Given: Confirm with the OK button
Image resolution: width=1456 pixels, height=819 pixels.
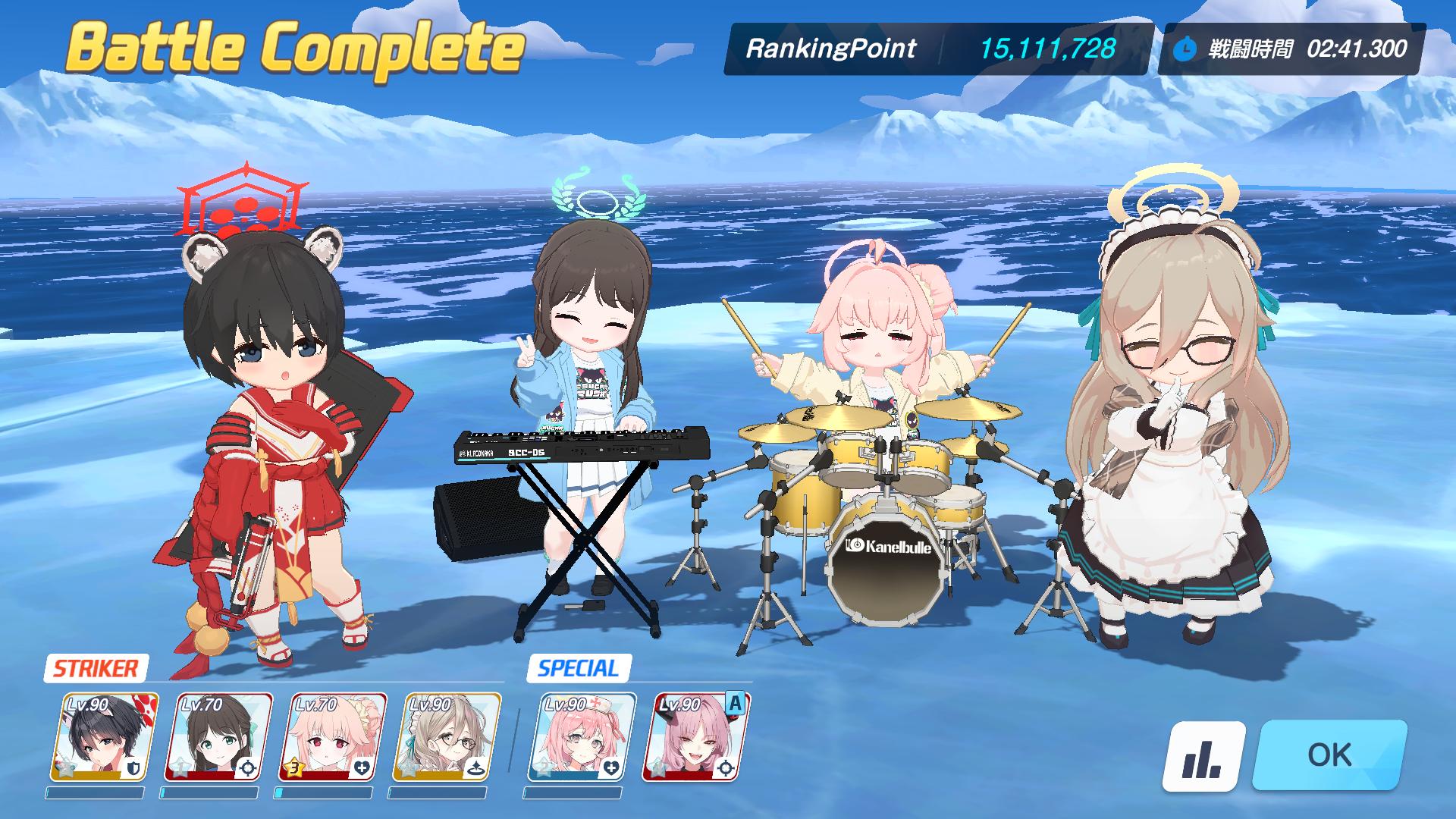Looking at the screenshot, I should click(1329, 755).
